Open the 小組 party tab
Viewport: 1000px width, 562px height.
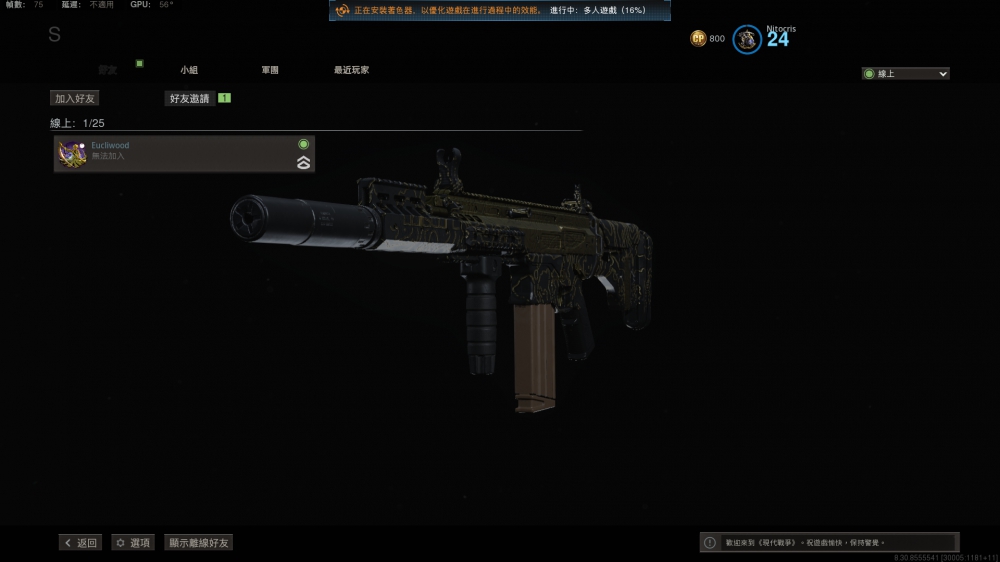[189, 70]
